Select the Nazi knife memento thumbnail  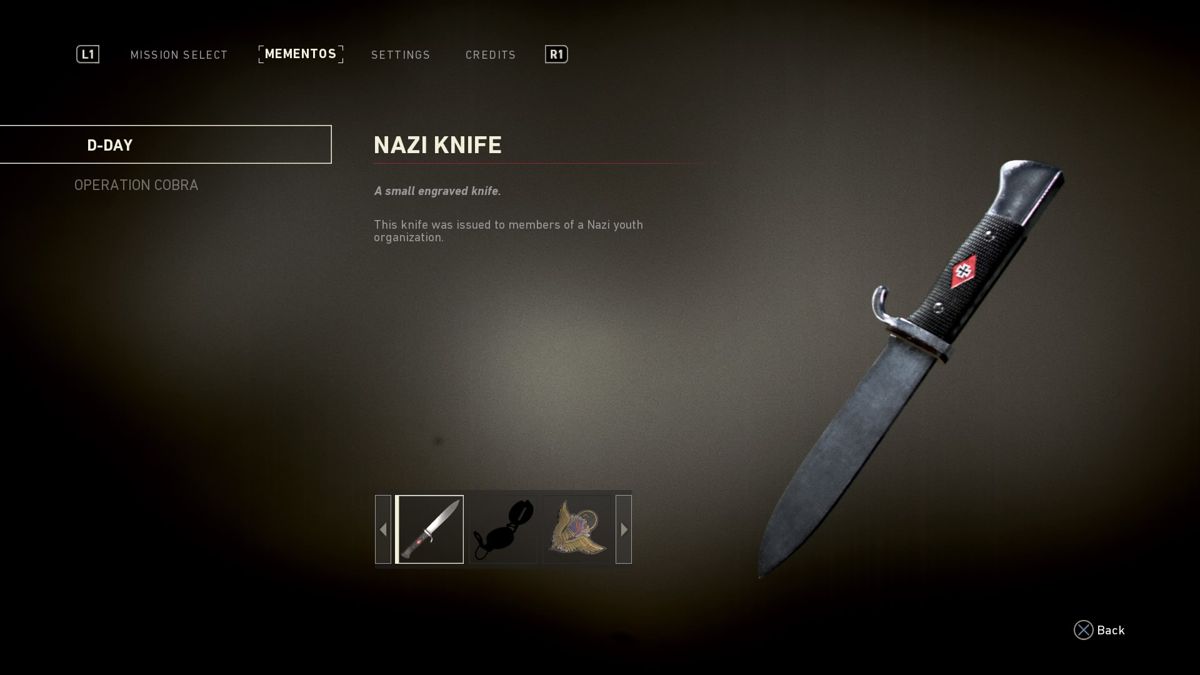[x=430, y=529]
